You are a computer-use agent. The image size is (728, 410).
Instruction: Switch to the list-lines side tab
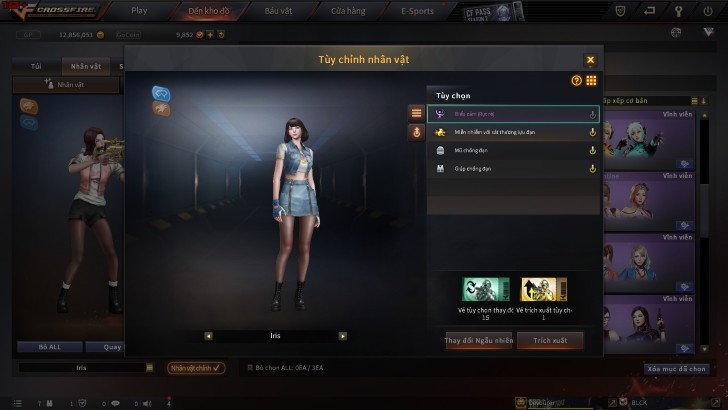tap(416, 113)
